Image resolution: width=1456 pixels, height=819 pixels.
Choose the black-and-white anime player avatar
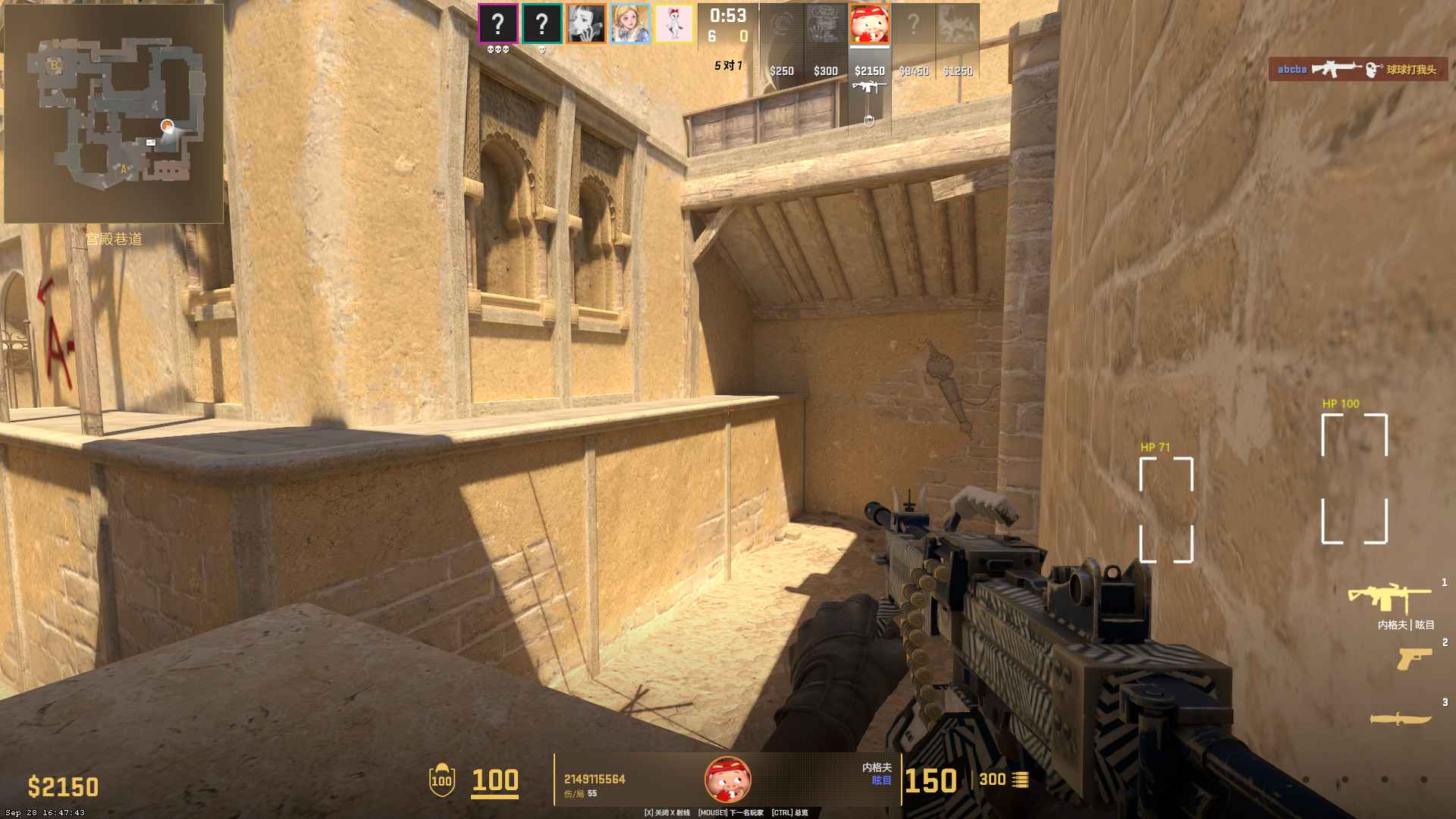585,24
